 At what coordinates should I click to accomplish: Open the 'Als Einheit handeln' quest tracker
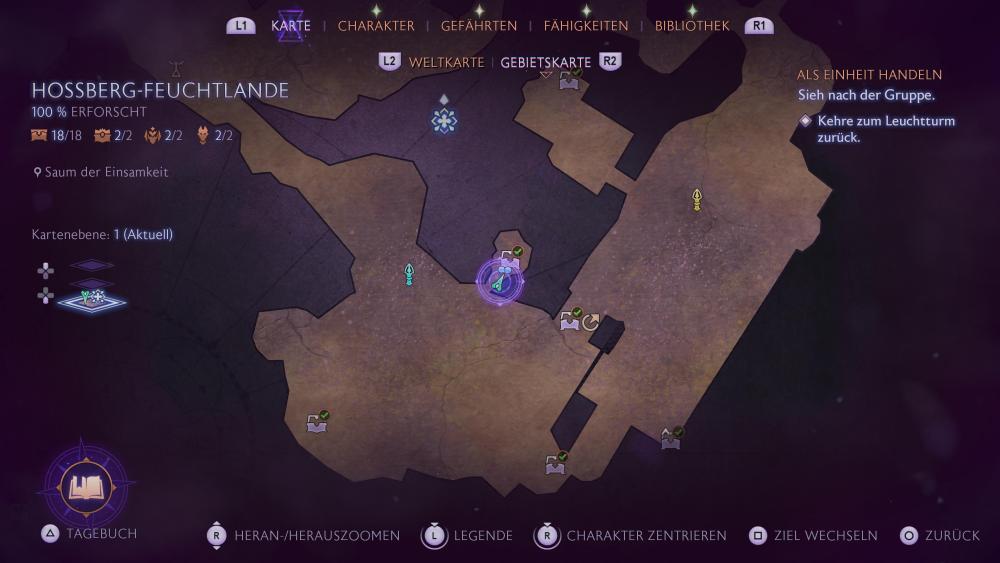tap(869, 75)
